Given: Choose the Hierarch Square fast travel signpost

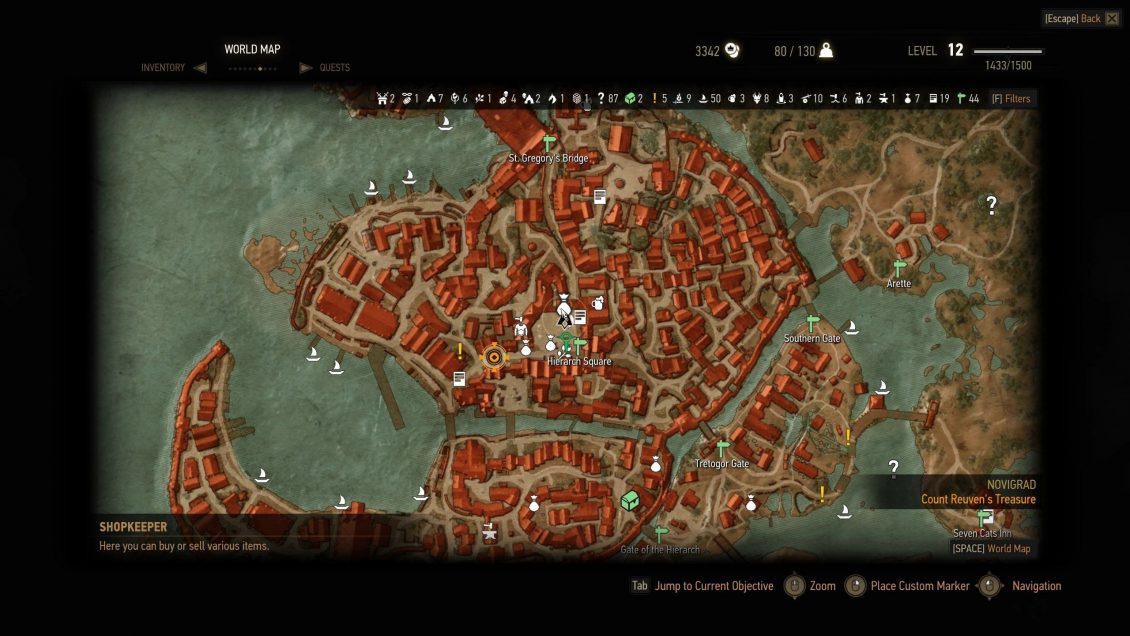Looking at the screenshot, I should (x=579, y=345).
